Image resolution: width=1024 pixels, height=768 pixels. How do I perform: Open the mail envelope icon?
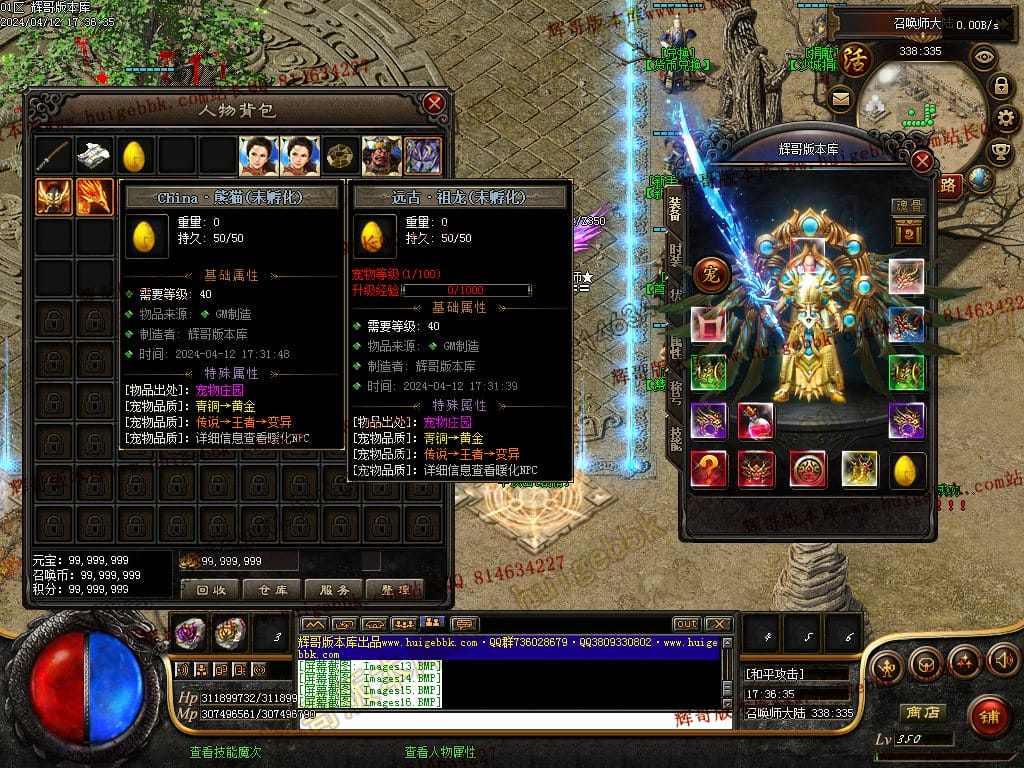click(x=839, y=98)
